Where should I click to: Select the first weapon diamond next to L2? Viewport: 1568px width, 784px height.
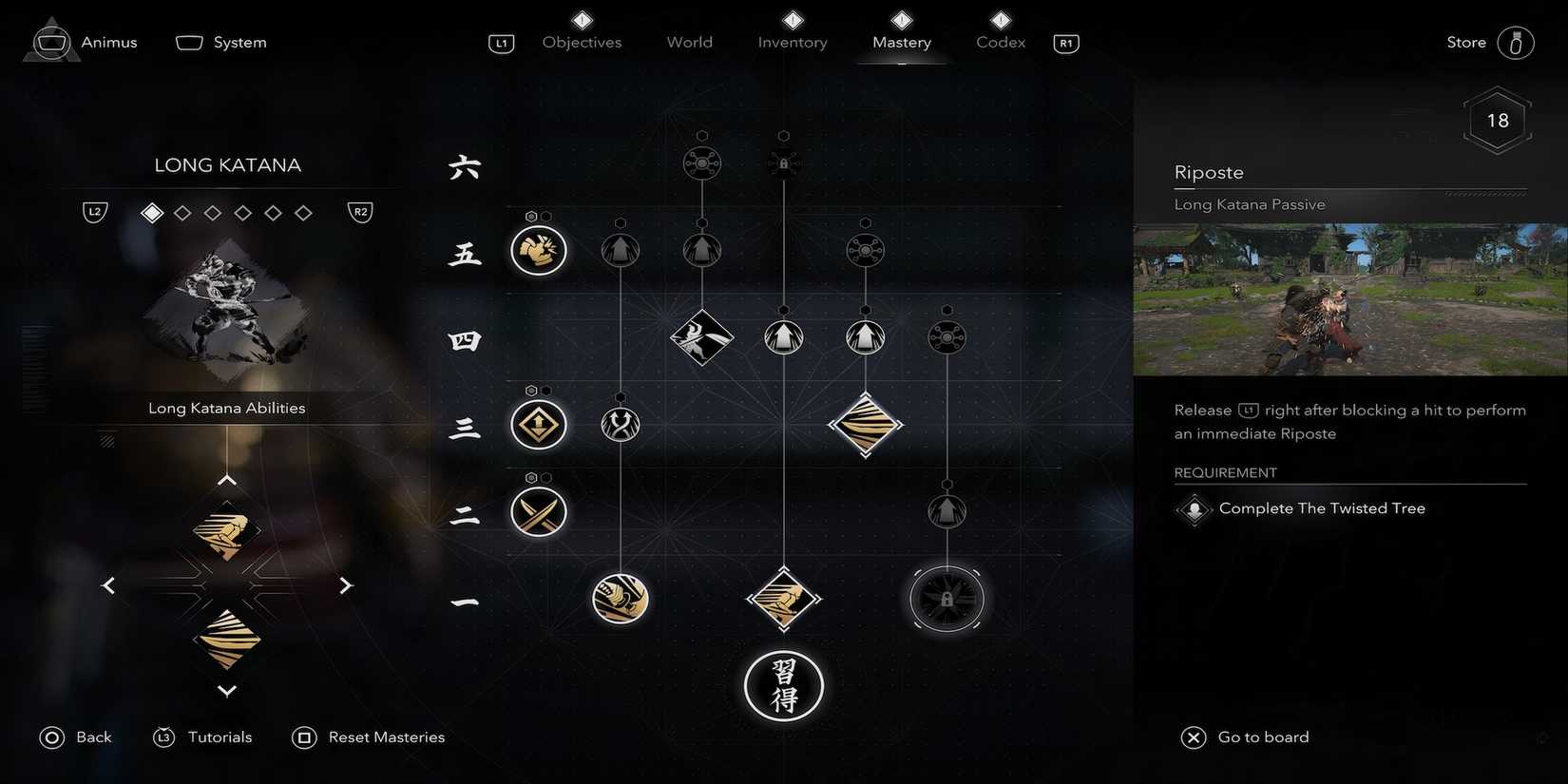[151, 212]
